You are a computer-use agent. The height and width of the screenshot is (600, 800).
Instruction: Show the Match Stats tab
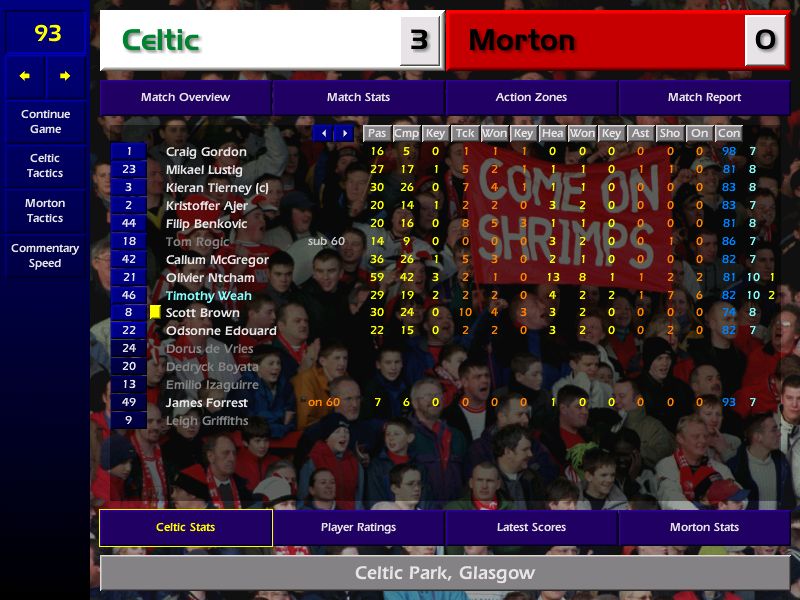[x=358, y=98]
